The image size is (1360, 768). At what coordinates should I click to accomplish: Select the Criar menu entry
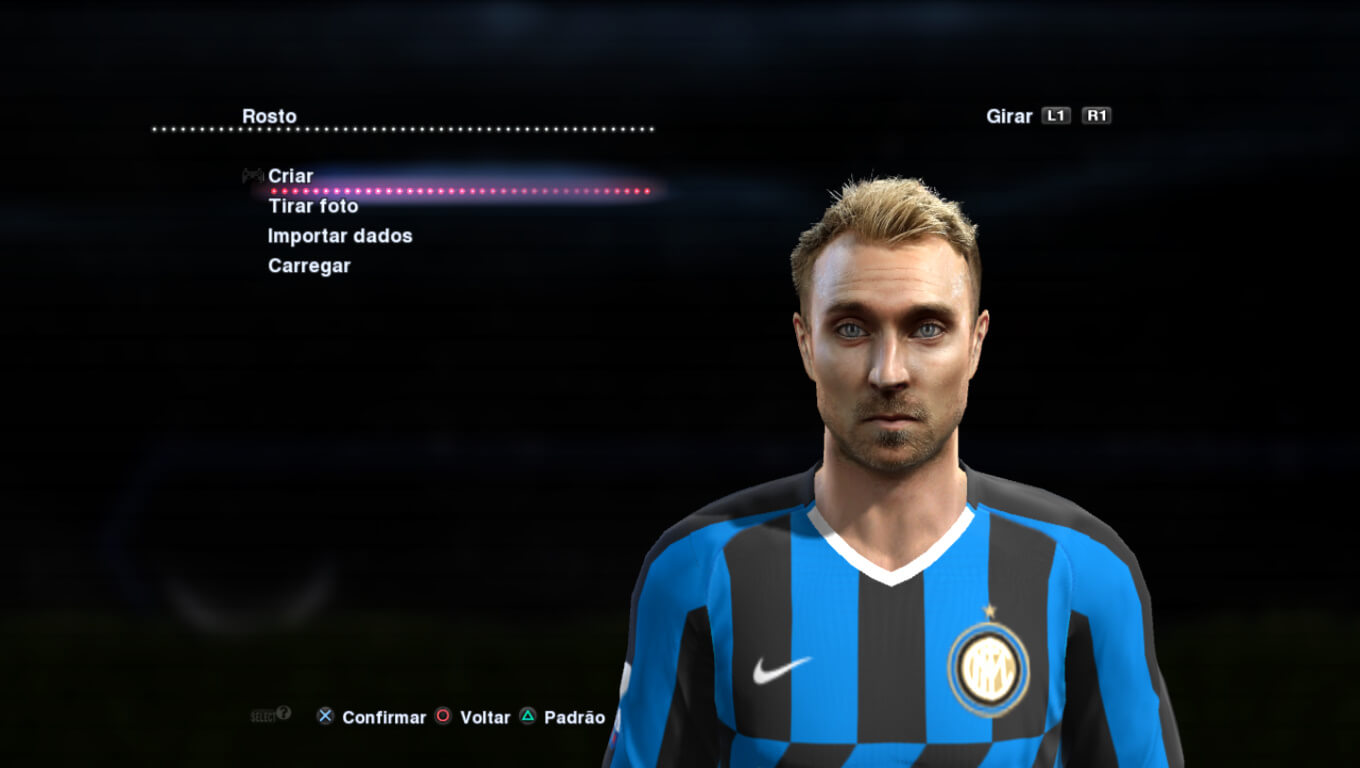(x=290, y=176)
